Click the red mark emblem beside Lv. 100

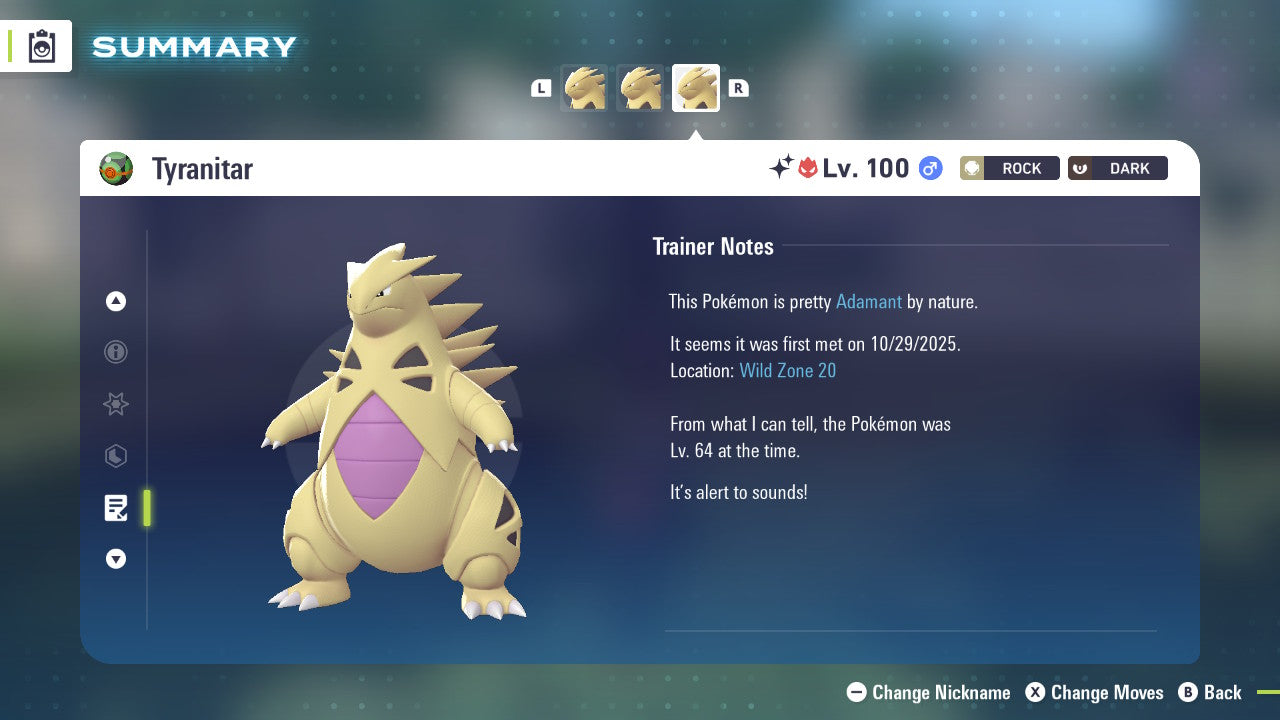tap(806, 168)
